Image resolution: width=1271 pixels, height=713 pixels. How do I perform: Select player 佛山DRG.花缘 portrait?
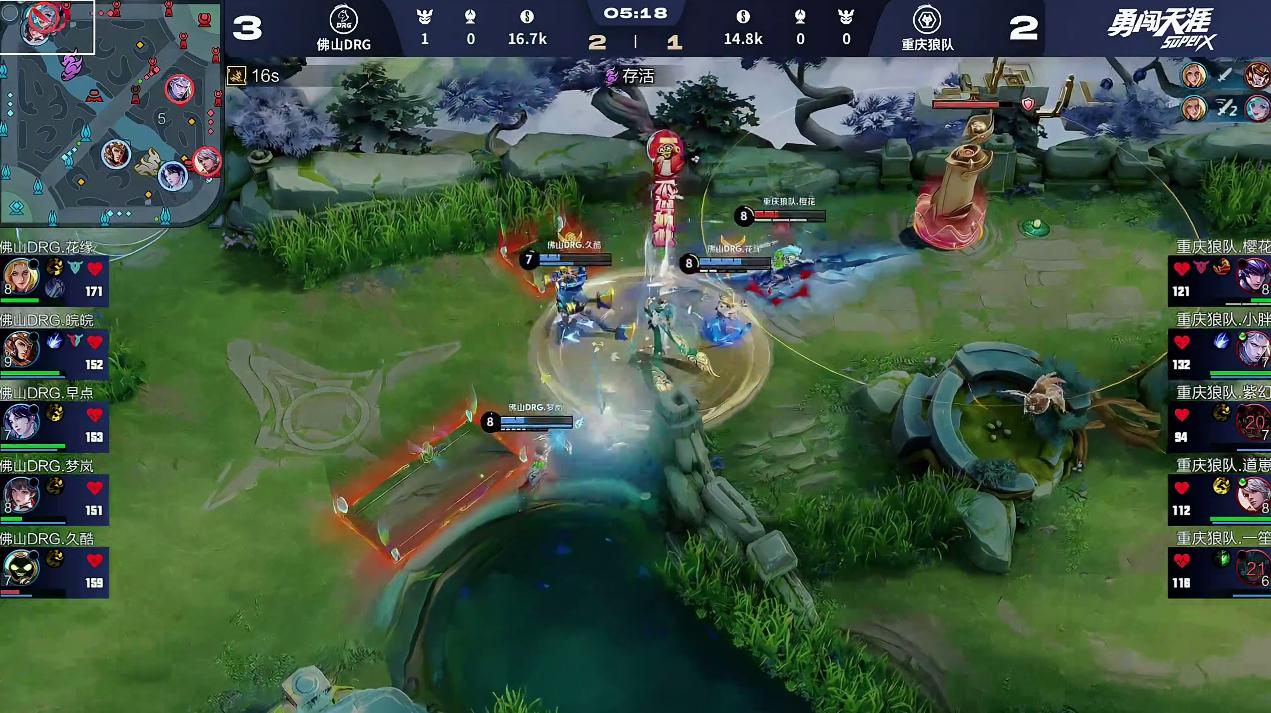coord(20,276)
